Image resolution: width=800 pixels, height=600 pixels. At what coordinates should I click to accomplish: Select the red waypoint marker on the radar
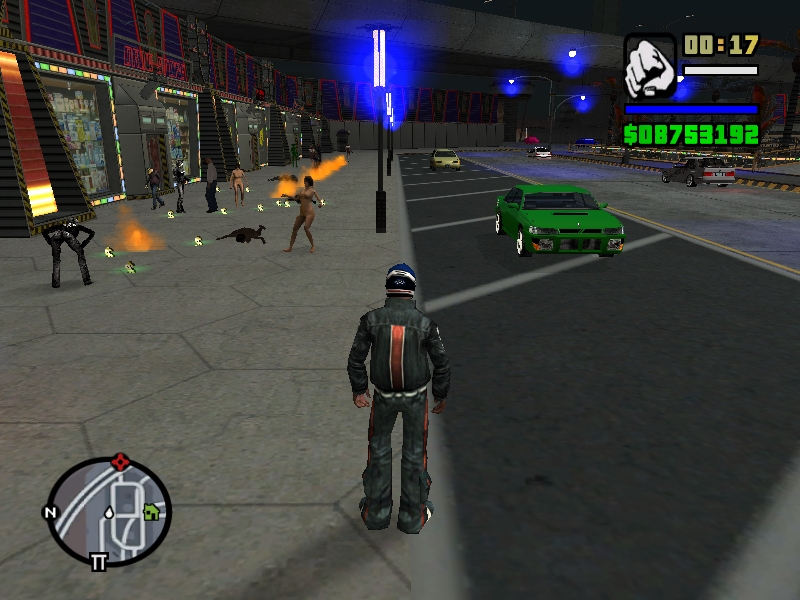(121, 461)
